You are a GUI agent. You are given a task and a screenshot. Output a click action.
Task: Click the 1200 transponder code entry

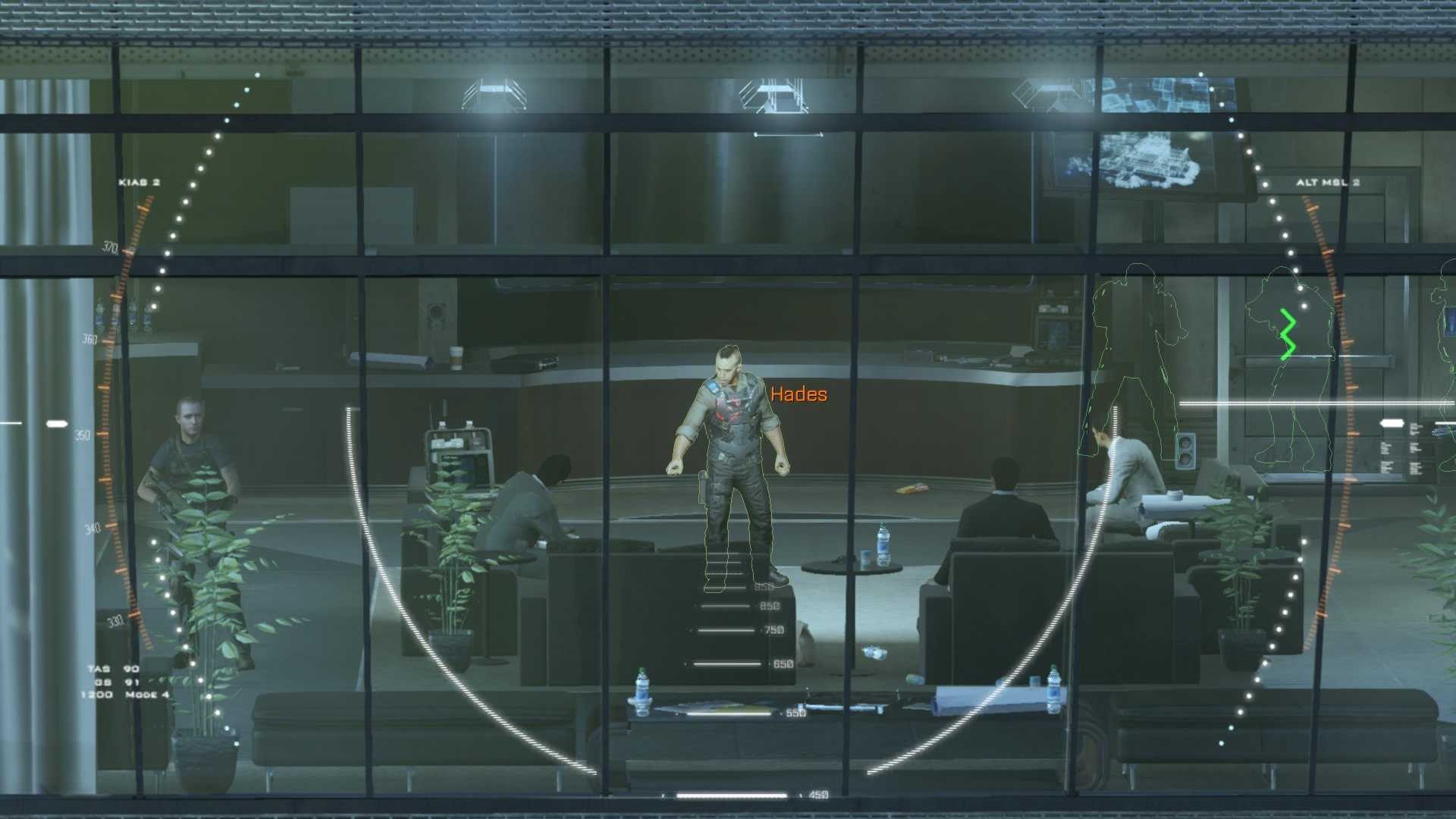96,694
